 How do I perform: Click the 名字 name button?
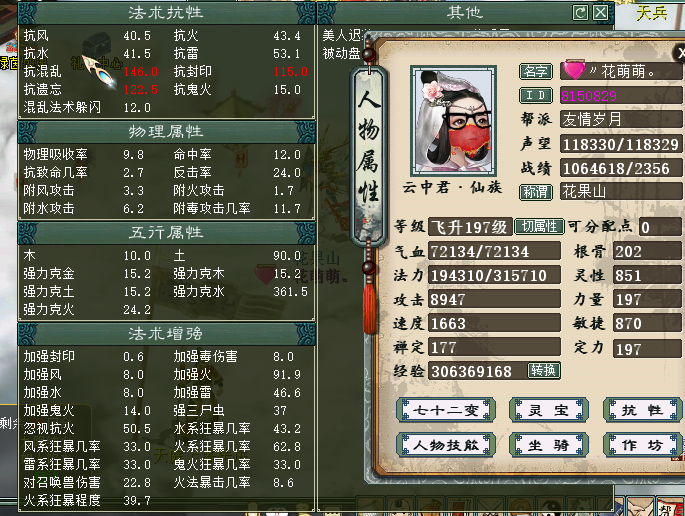(x=537, y=71)
